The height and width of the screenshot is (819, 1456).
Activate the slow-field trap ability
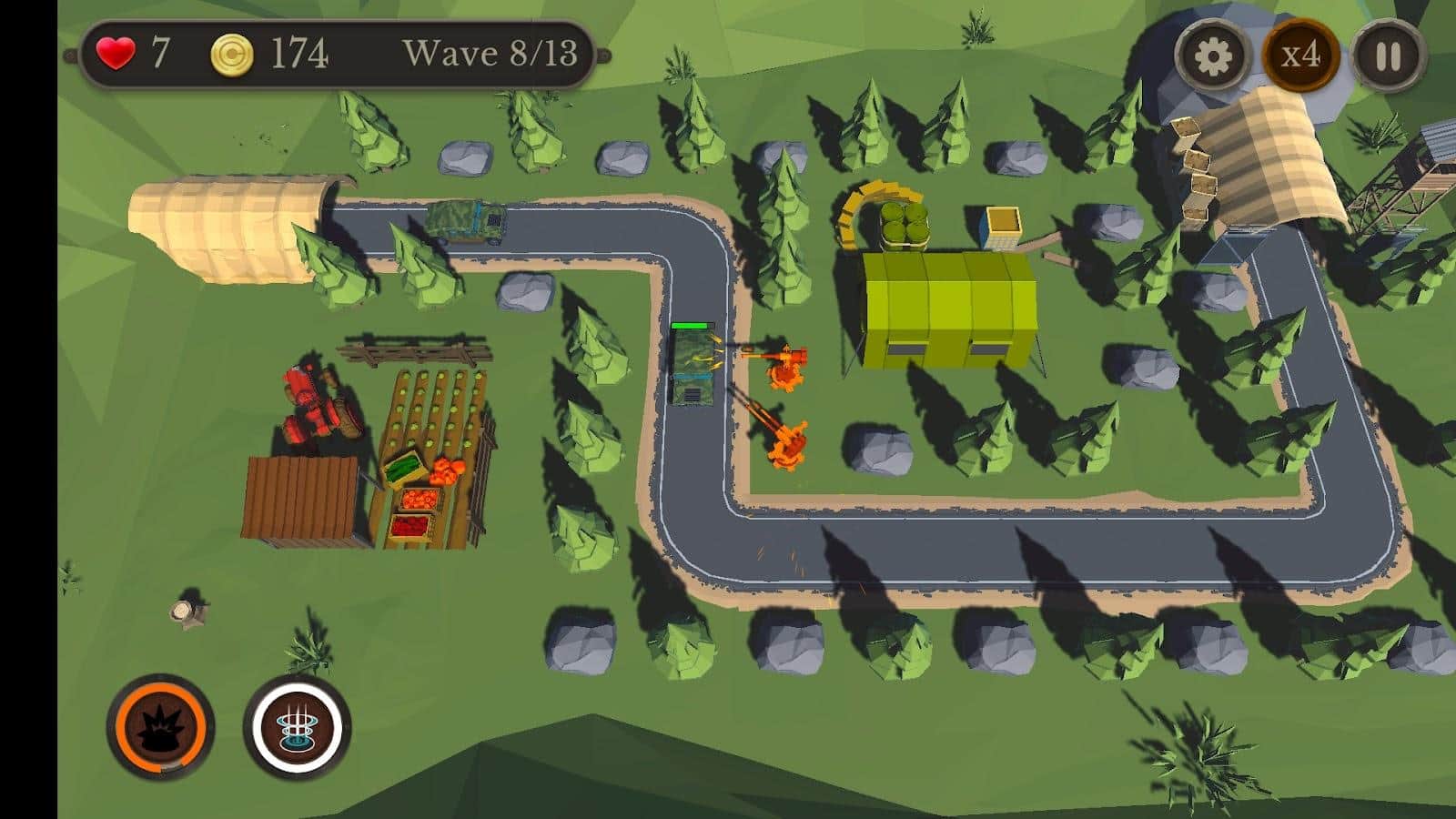click(x=293, y=726)
